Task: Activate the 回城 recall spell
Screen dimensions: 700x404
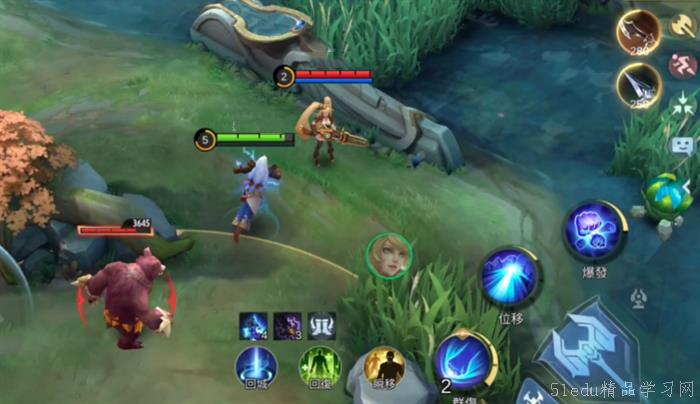Action: point(255,365)
